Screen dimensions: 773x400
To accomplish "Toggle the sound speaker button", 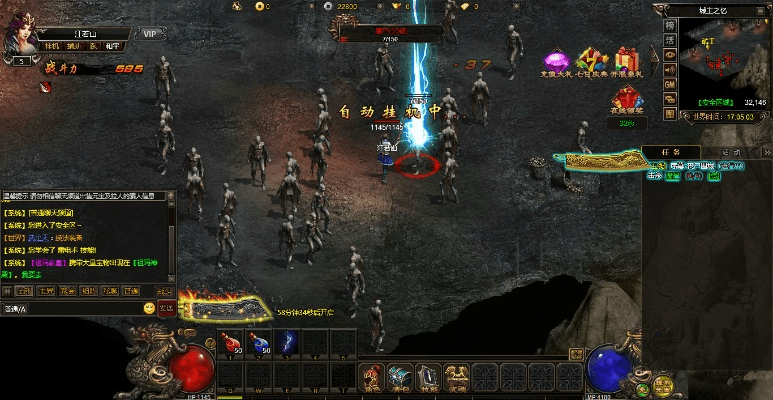I will [669, 69].
